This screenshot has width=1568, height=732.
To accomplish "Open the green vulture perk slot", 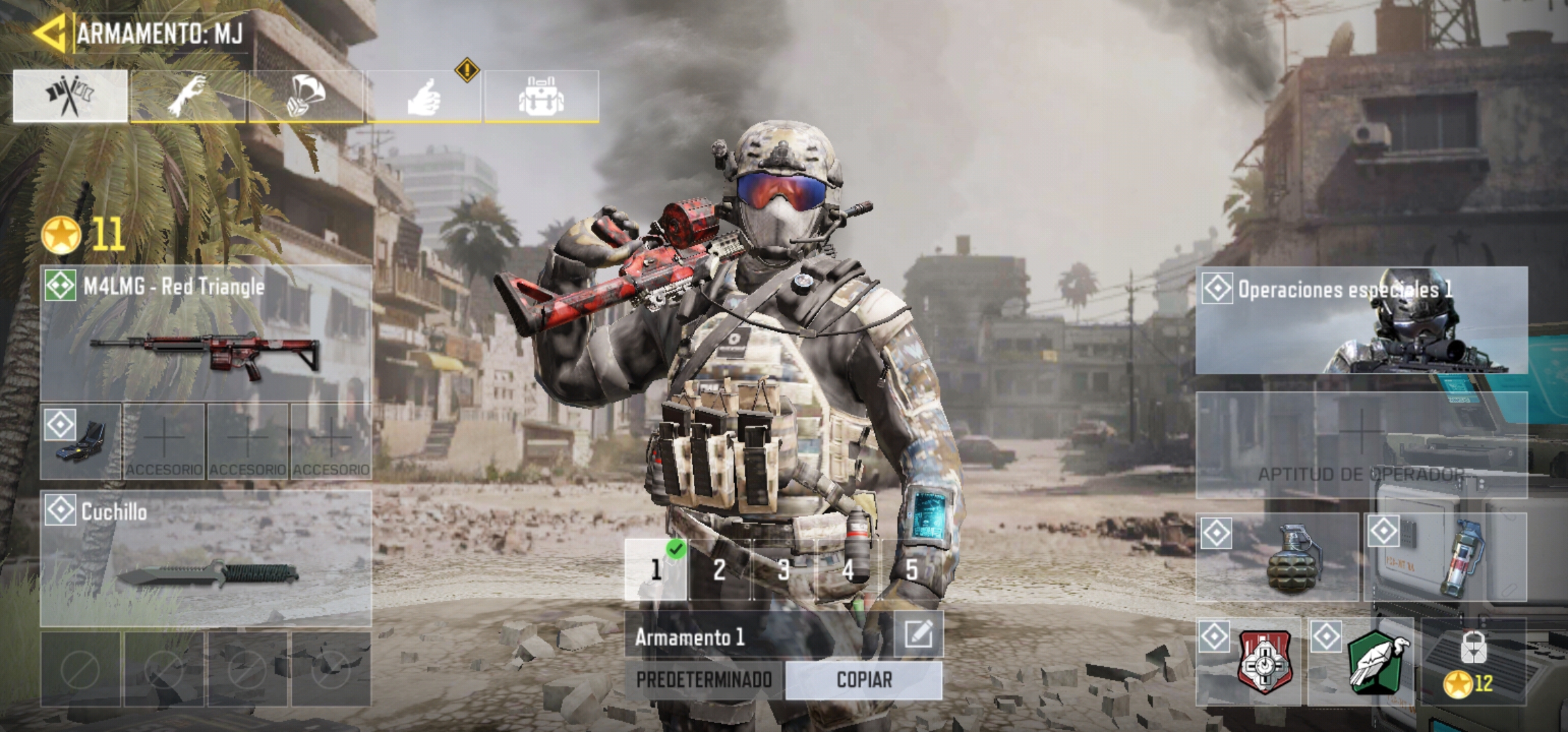I will pos(1360,662).
